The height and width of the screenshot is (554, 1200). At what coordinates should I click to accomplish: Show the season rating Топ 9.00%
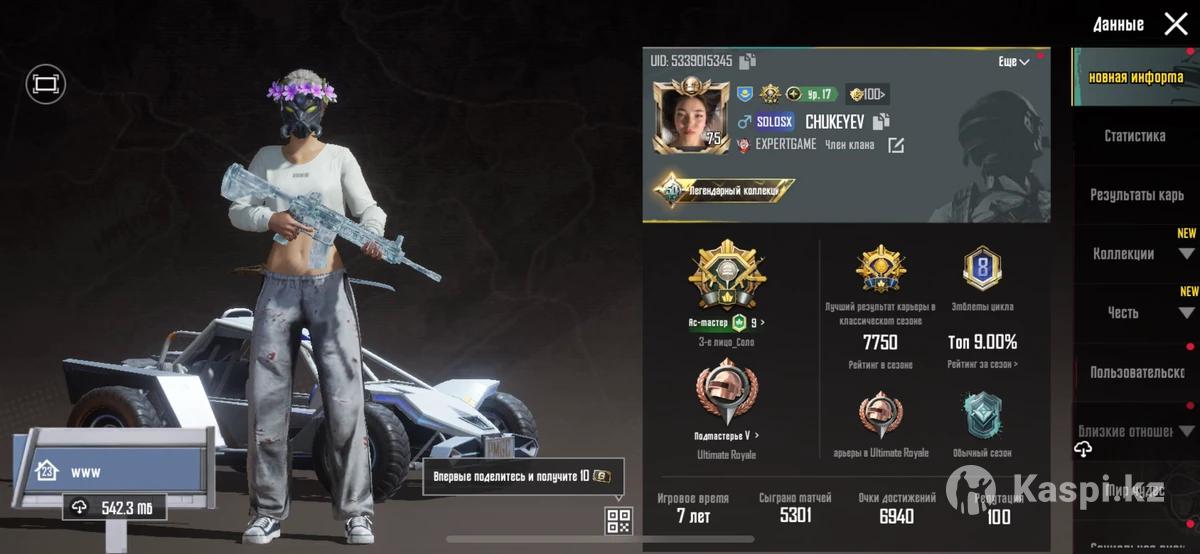982,343
